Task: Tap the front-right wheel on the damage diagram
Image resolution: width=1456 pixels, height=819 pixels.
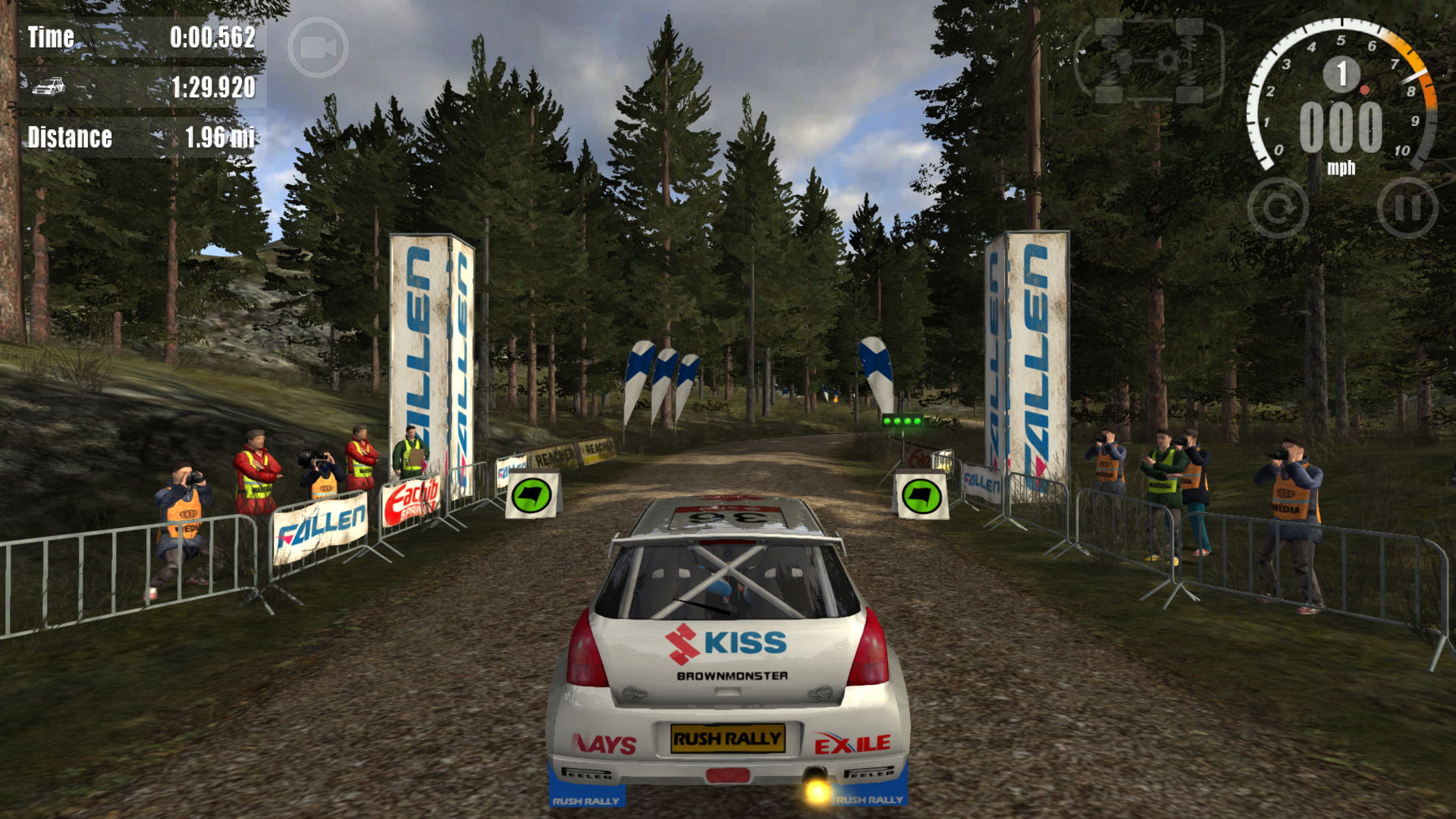Action: [1188, 27]
